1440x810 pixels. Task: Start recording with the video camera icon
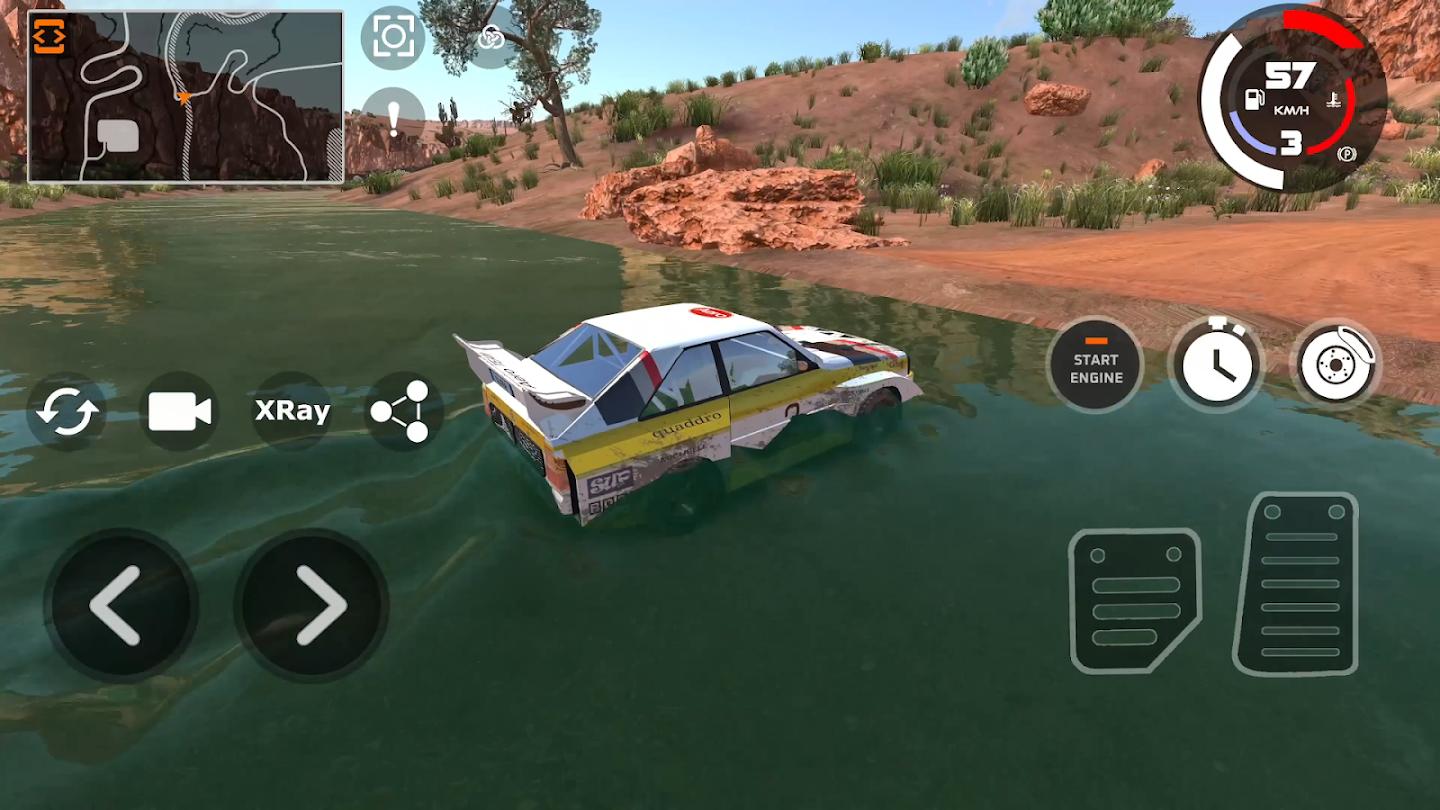pos(179,410)
